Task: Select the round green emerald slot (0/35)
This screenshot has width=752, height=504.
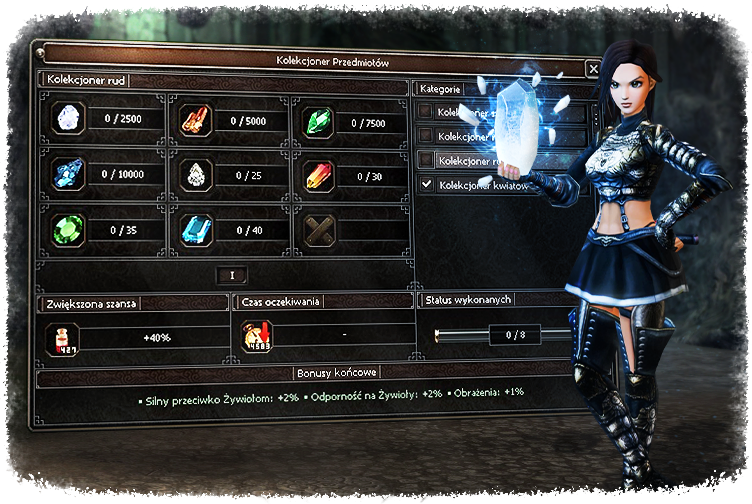Action: [68, 229]
